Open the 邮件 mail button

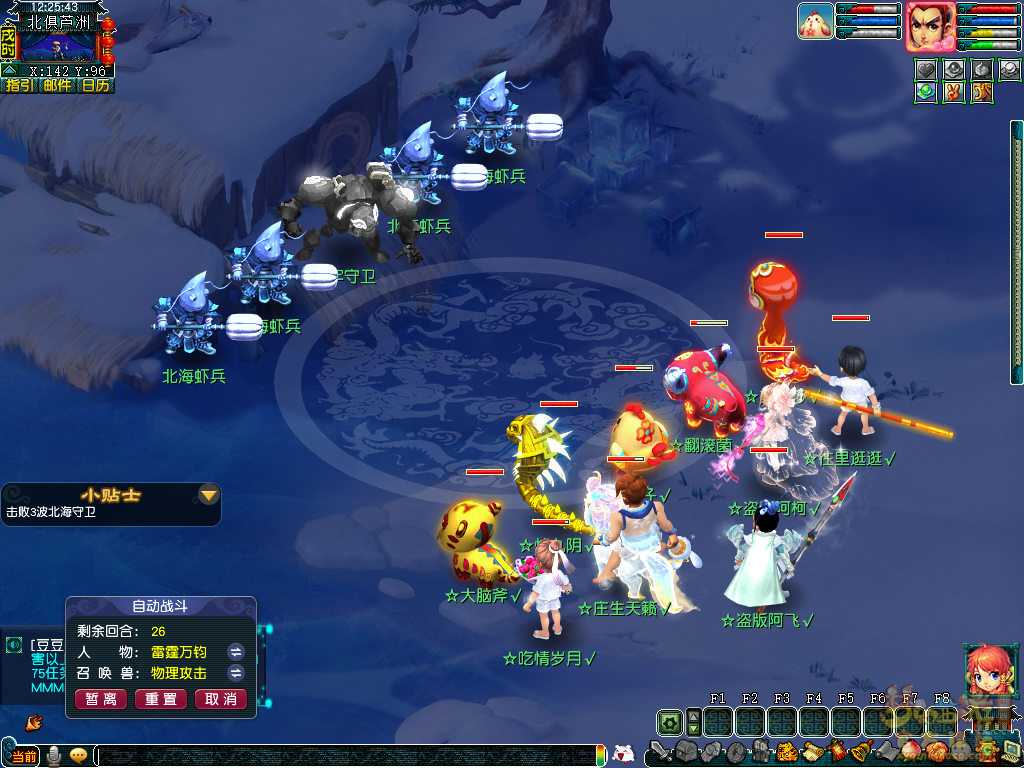coord(57,86)
